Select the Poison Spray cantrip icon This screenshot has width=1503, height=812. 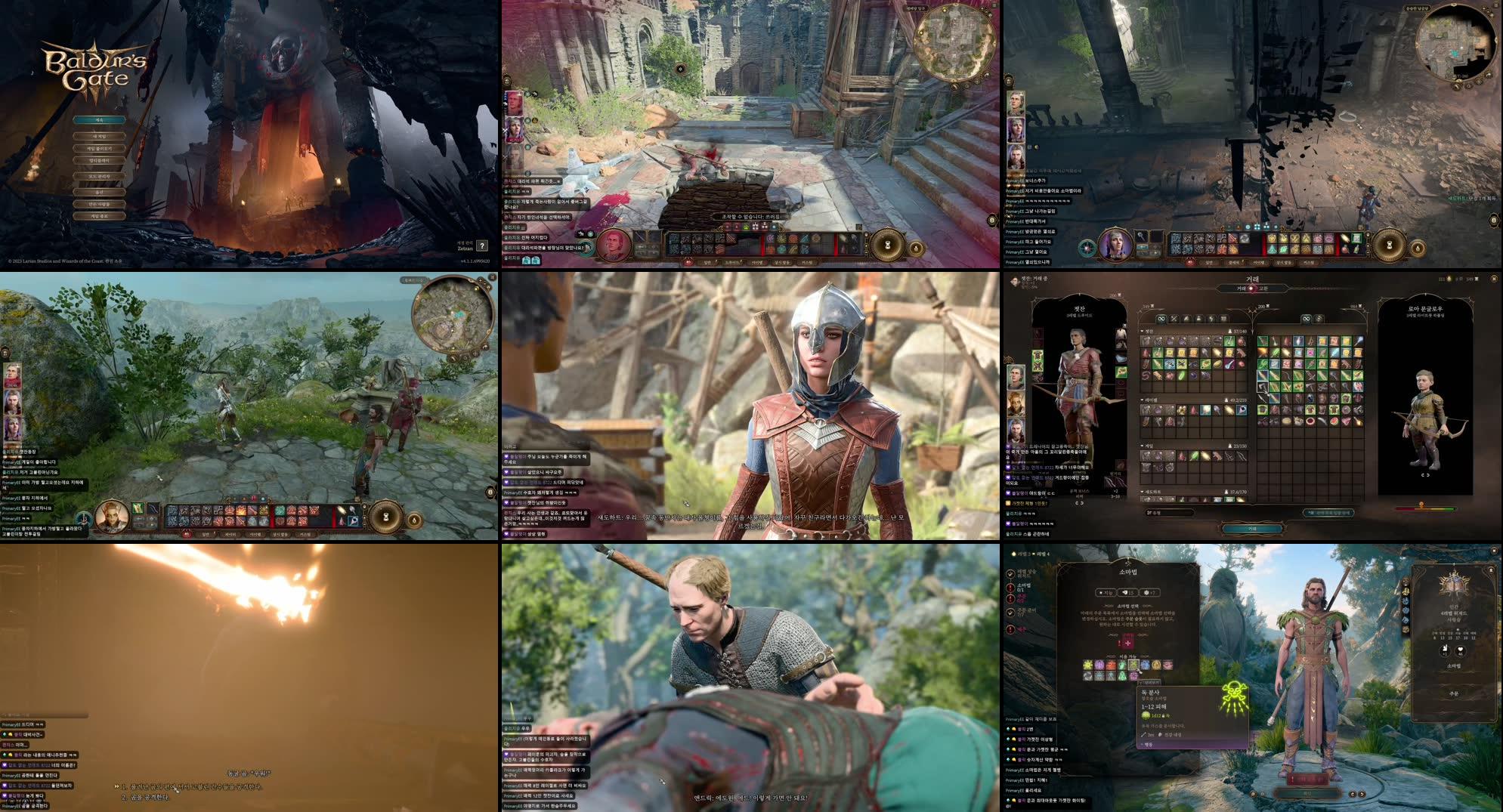pos(1133,666)
